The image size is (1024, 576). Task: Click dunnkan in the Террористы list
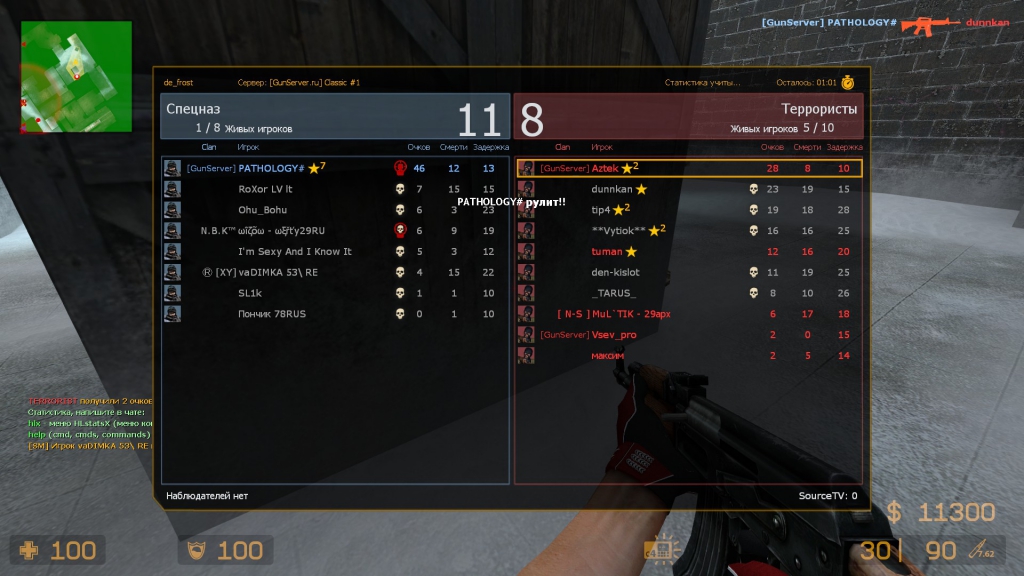coord(614,189)
